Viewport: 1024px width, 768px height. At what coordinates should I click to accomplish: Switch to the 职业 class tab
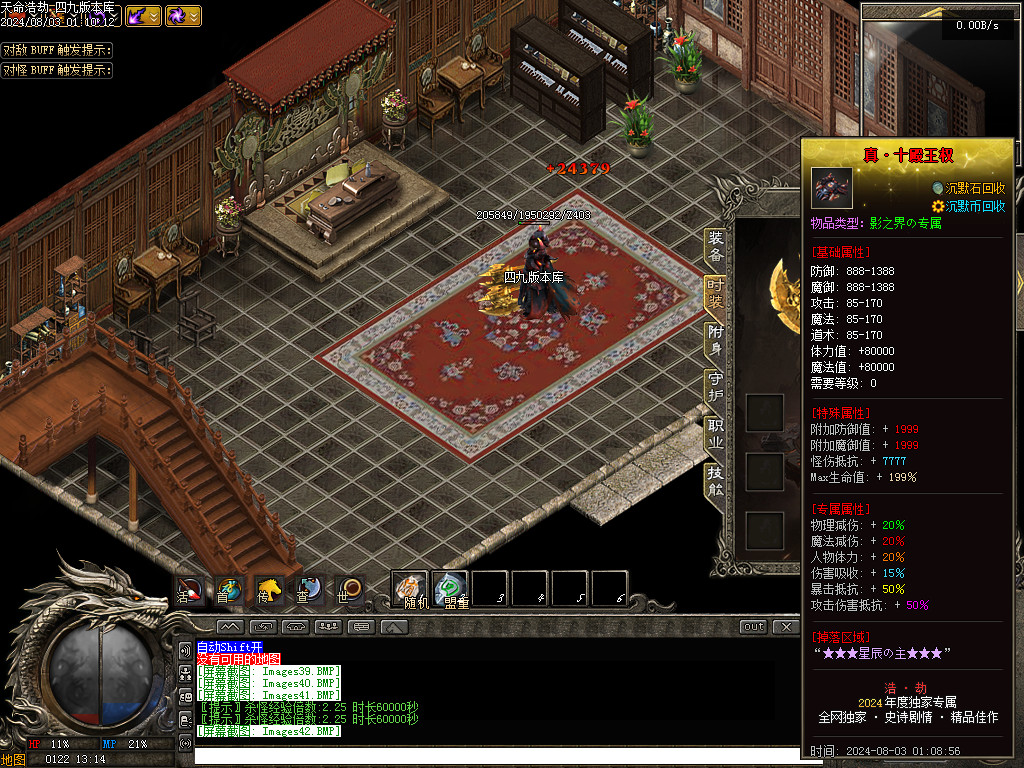716,433
